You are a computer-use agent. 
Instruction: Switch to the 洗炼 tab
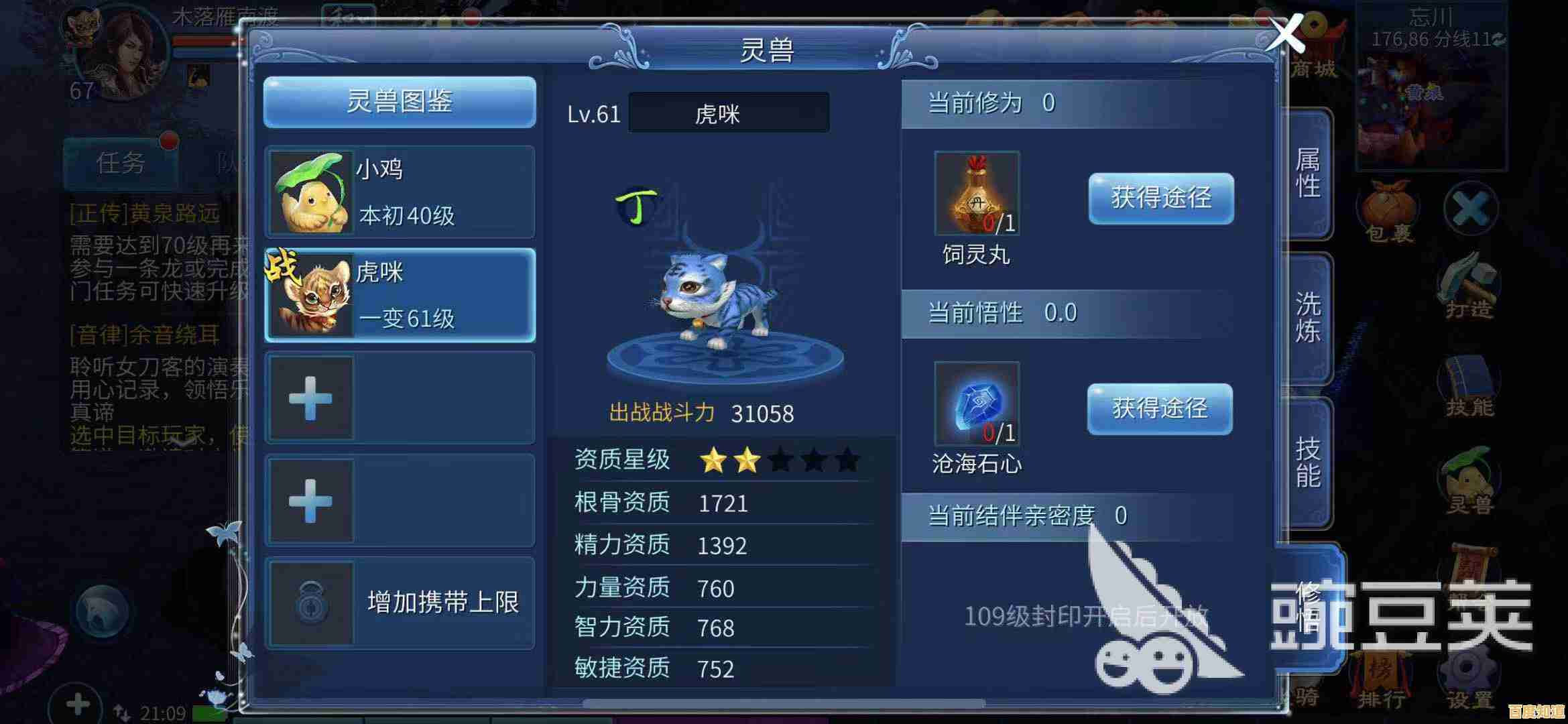tap(1307, 318)
